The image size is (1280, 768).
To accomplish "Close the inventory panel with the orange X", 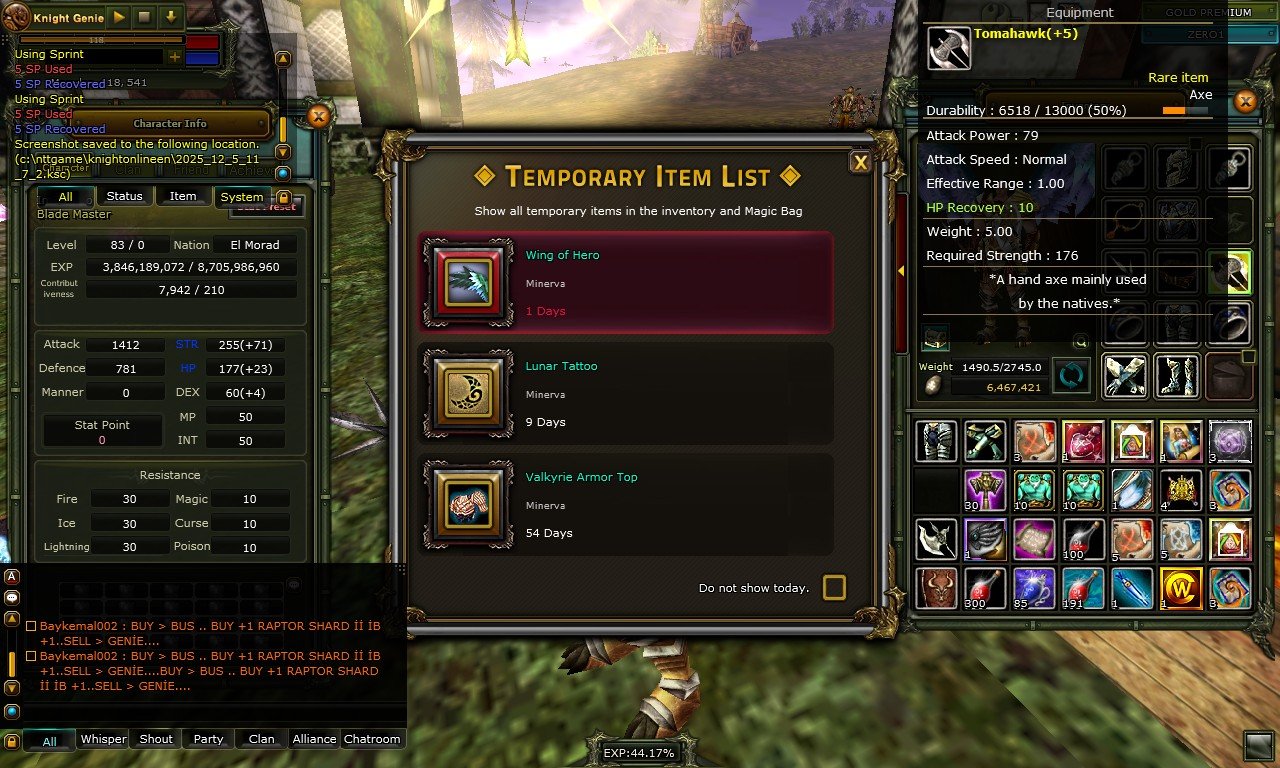I will click(1245, 102).
